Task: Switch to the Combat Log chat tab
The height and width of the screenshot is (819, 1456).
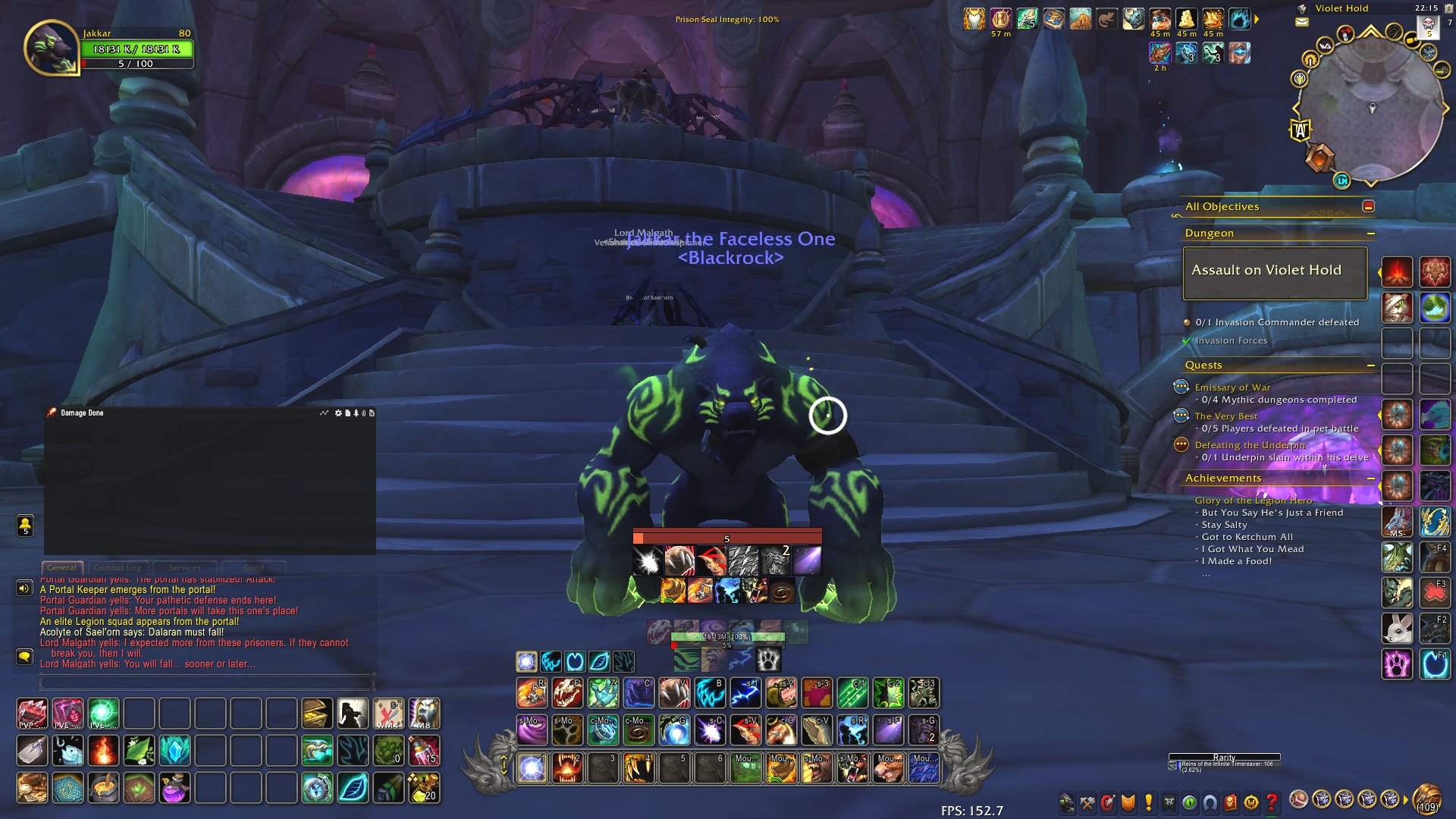Action: click(118, 567)
